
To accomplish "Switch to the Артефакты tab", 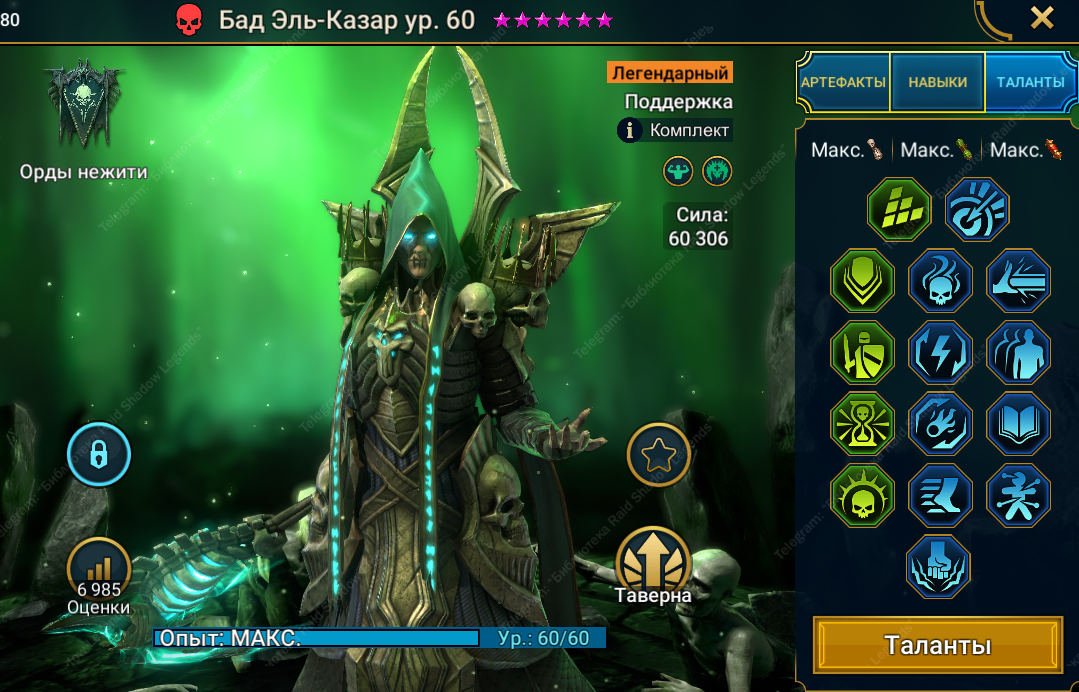I will click(843, 82).
